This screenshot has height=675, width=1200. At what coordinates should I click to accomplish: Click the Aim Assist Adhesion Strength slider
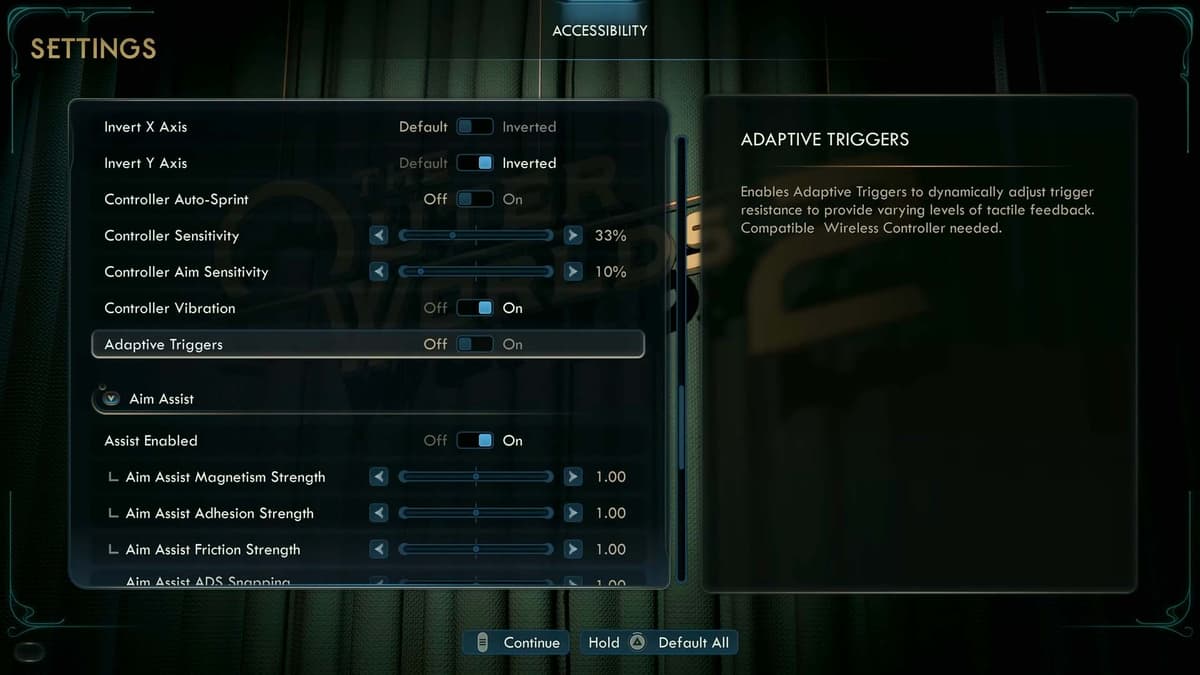pyautogui.click(x=476, y=513)
